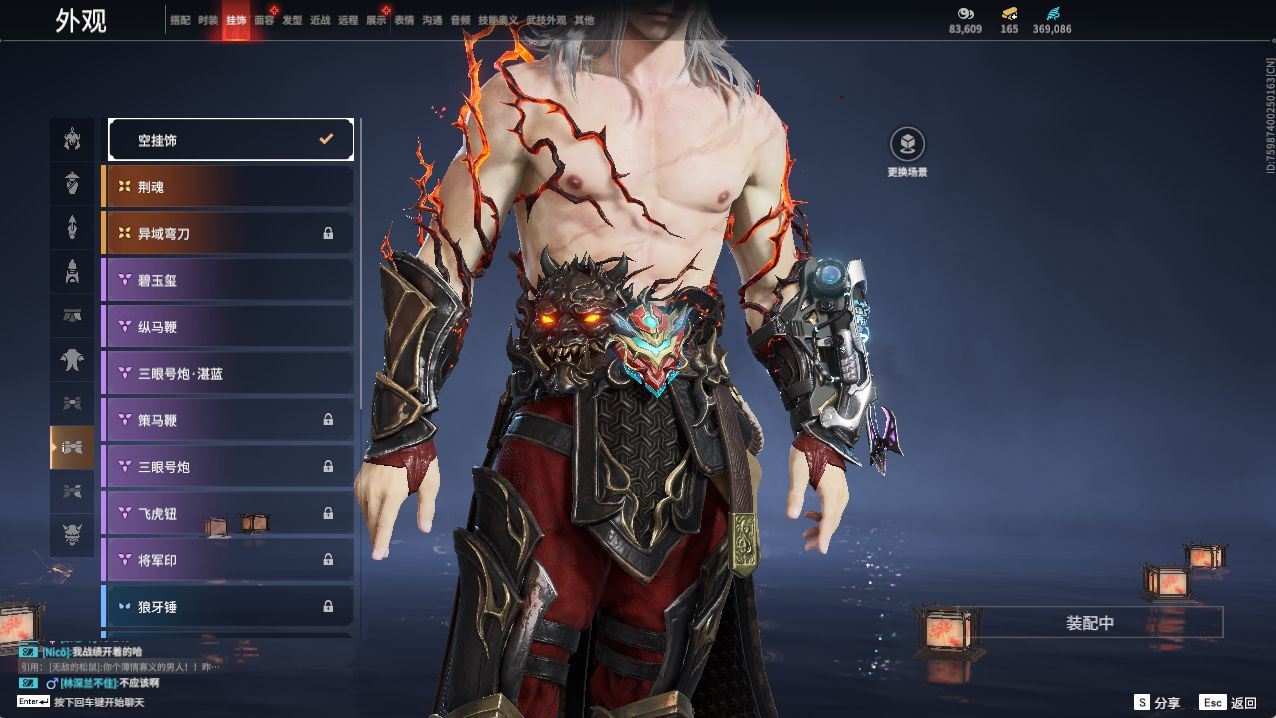Select the locked 异域弯刀 accessory
Screen dimensions: 1276x718
click(x=230, y=233)
